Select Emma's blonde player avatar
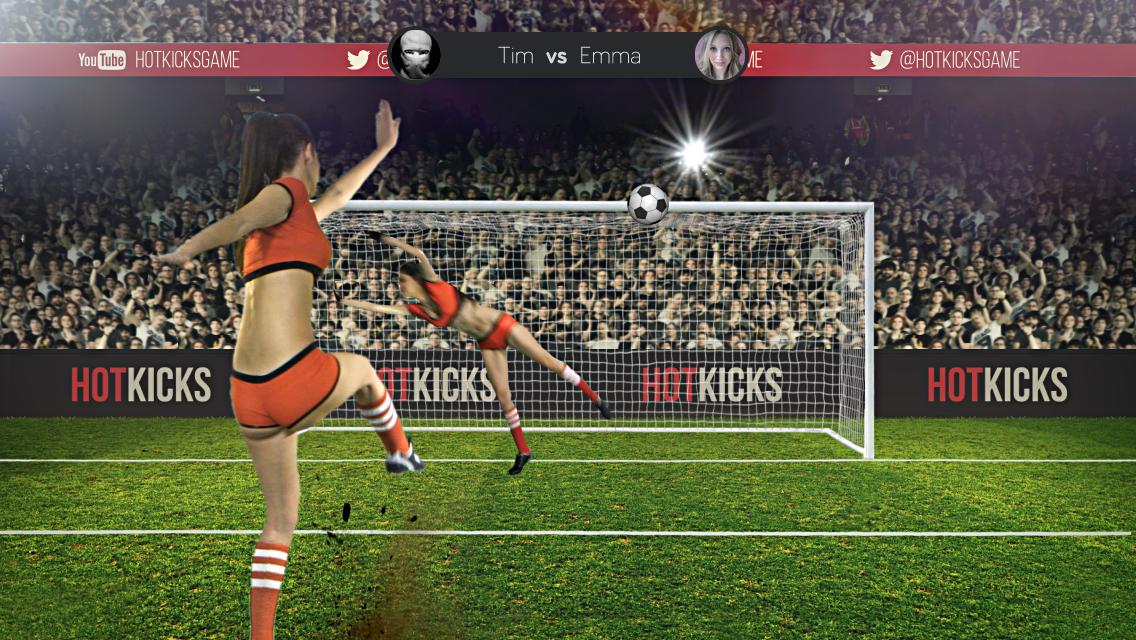Viewport: 1136px width, 640px height. [720, 54]
